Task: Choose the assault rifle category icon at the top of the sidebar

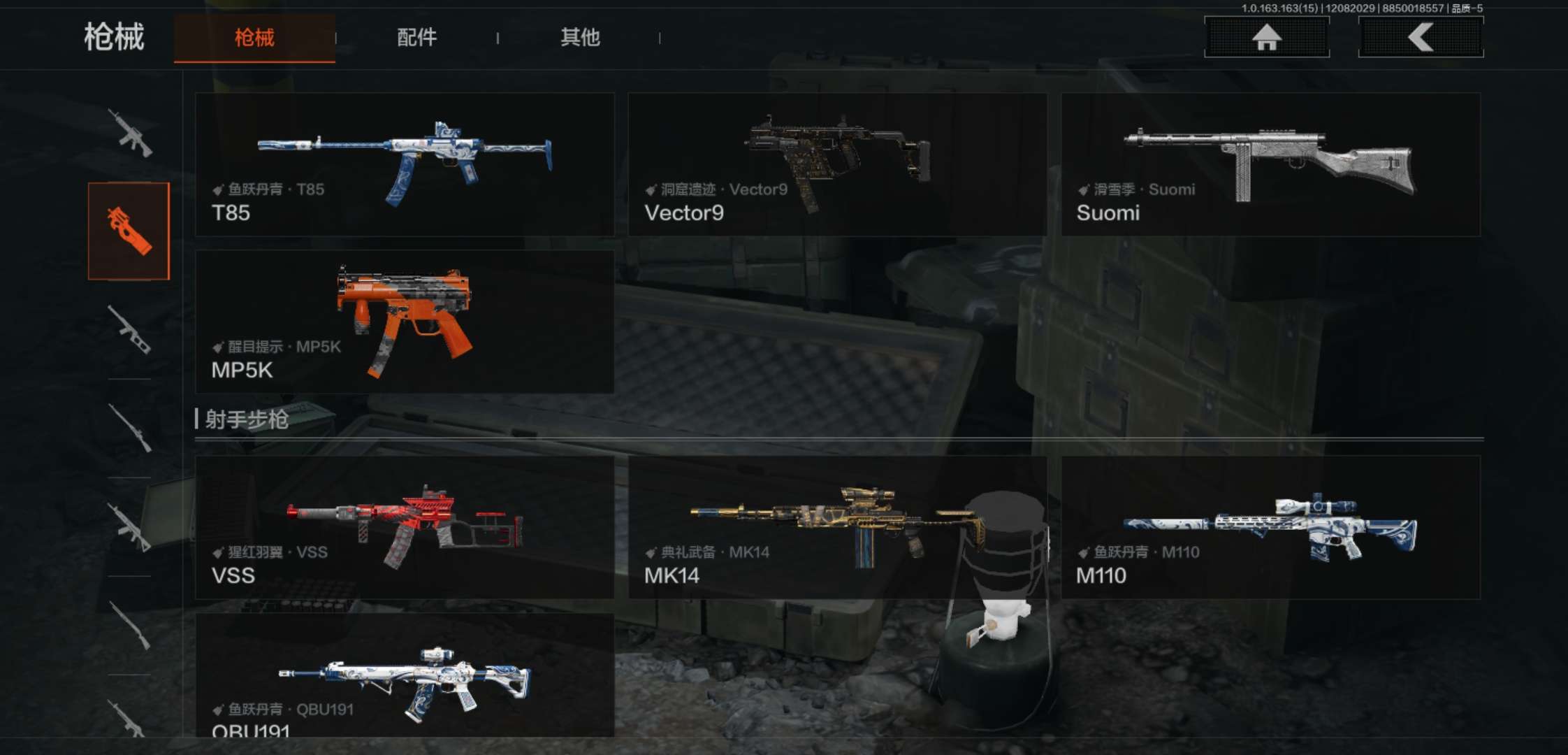Action: tap(129, 133)
